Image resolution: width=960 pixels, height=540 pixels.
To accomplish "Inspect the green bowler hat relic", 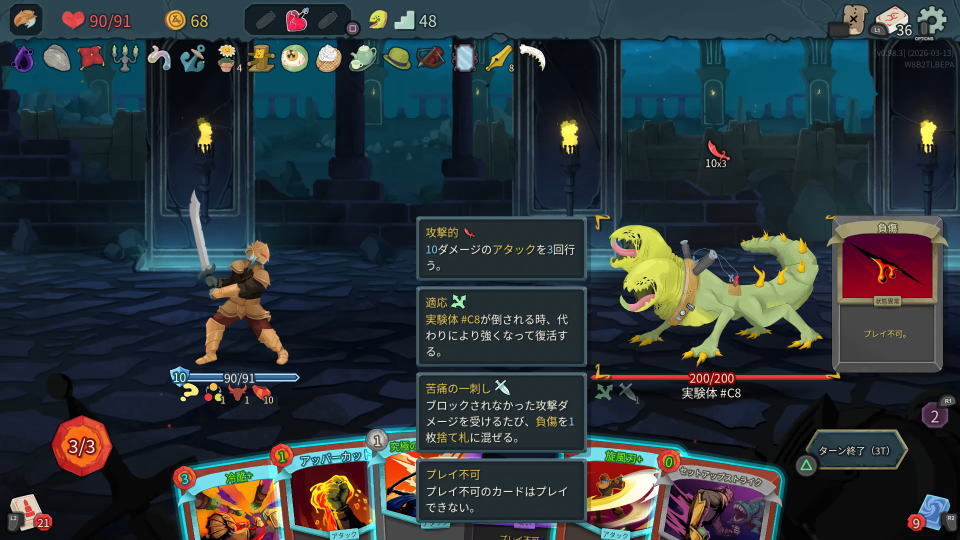I will (397, 58).
